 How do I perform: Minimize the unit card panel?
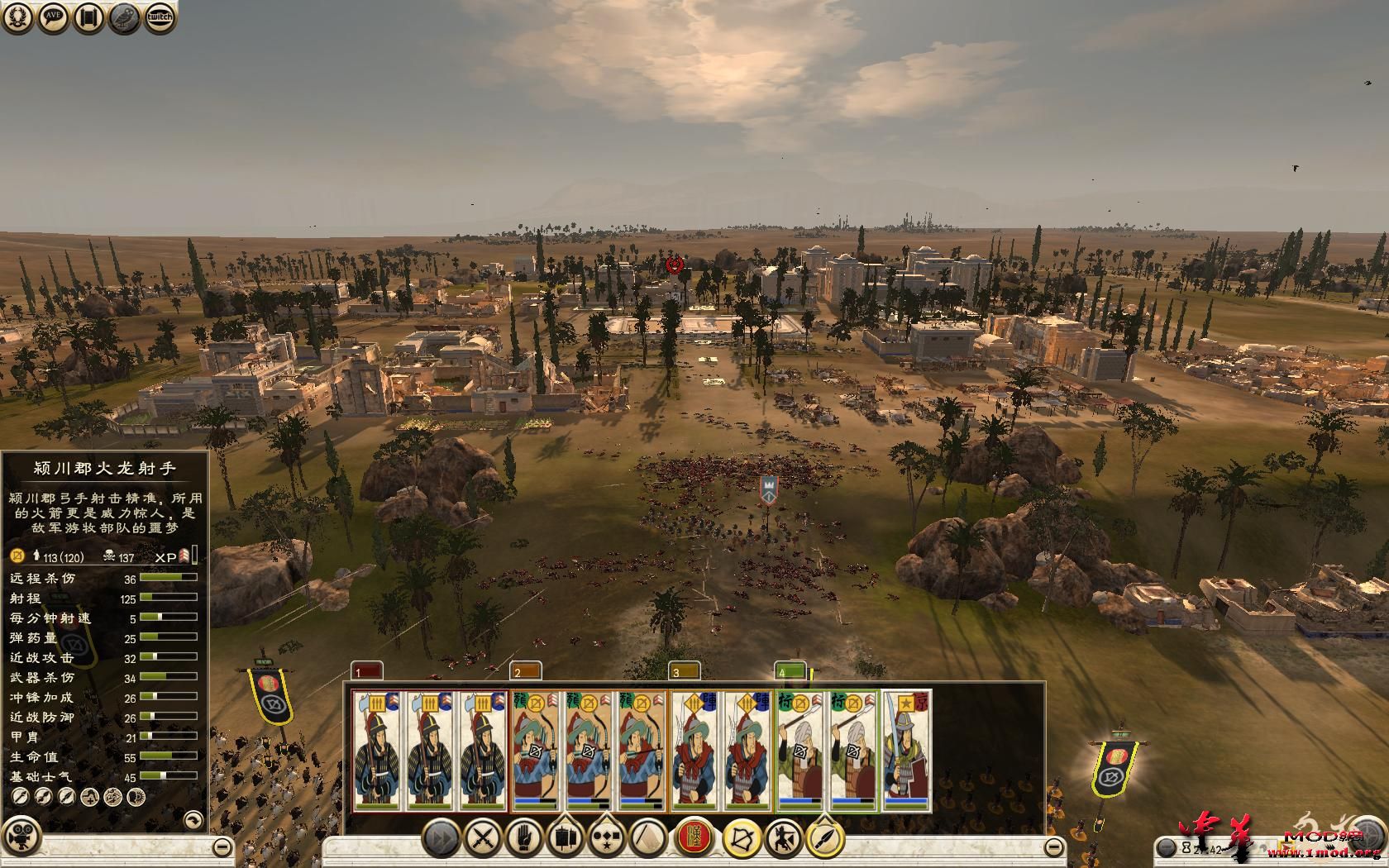1054,847
